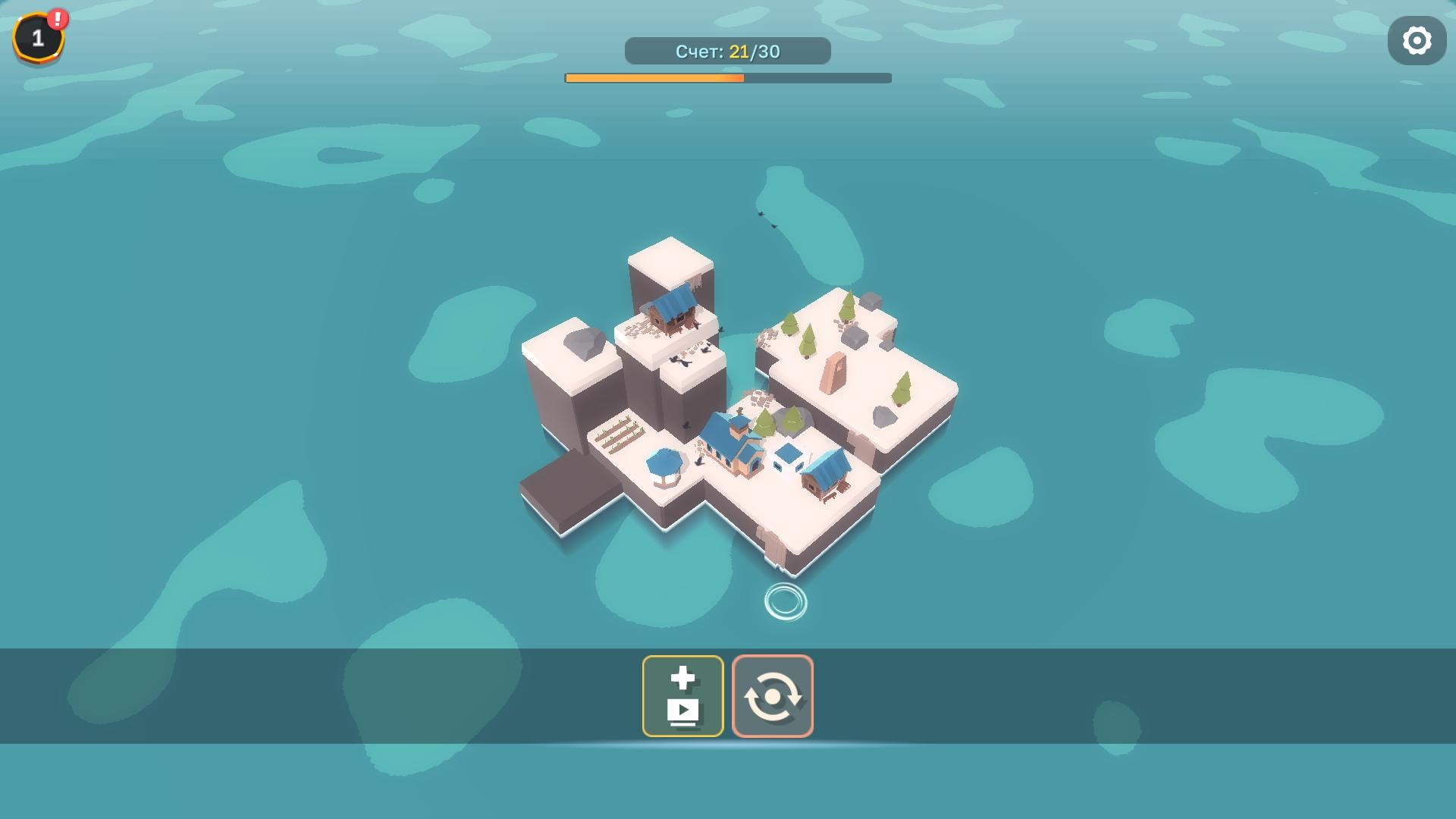Click the plus icon on the yellow button
The width and height of the screenshot is (1456, 819).
pyautogui.click(x=682, y=679)
